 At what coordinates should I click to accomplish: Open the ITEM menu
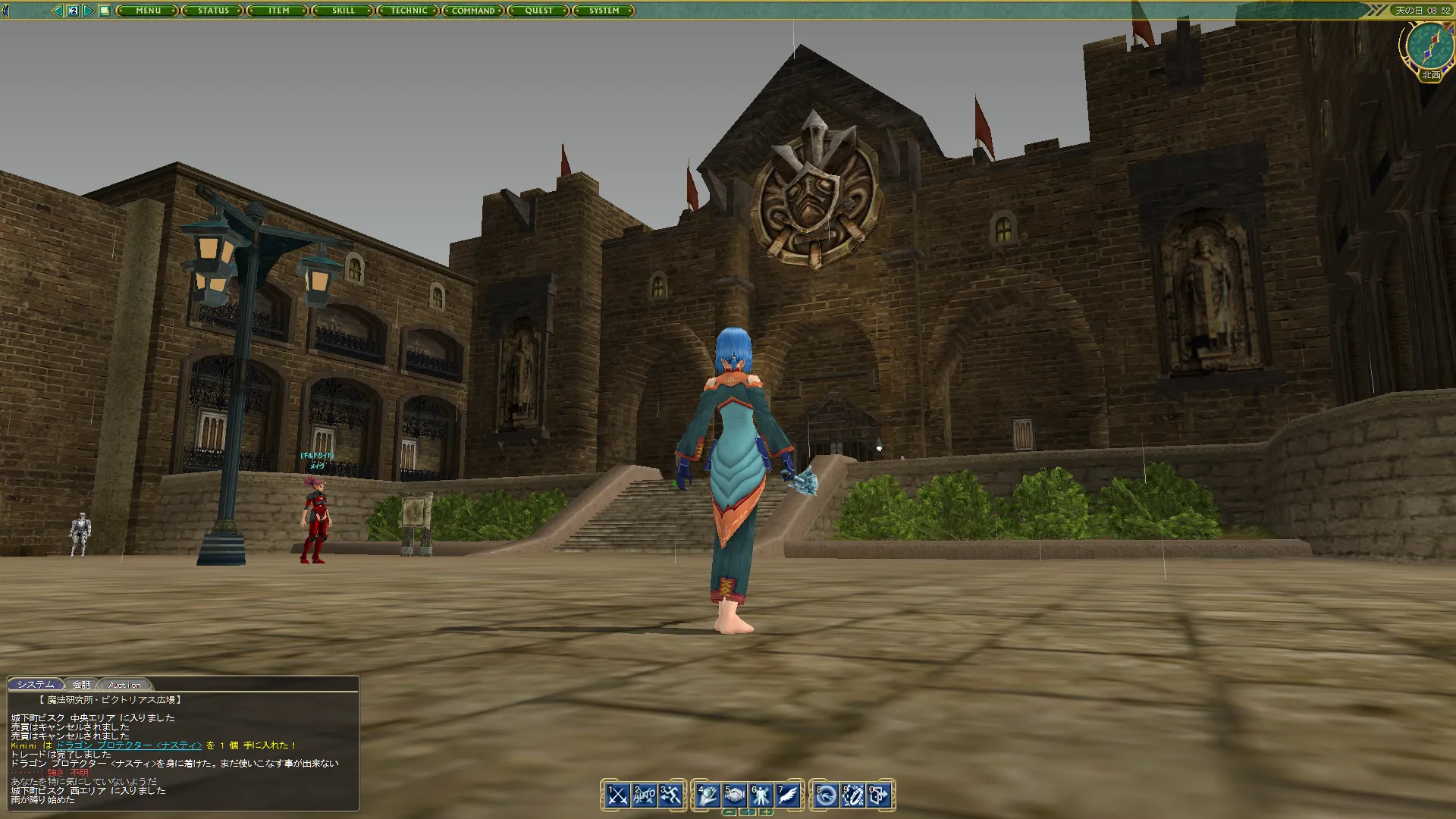point(278,11)
